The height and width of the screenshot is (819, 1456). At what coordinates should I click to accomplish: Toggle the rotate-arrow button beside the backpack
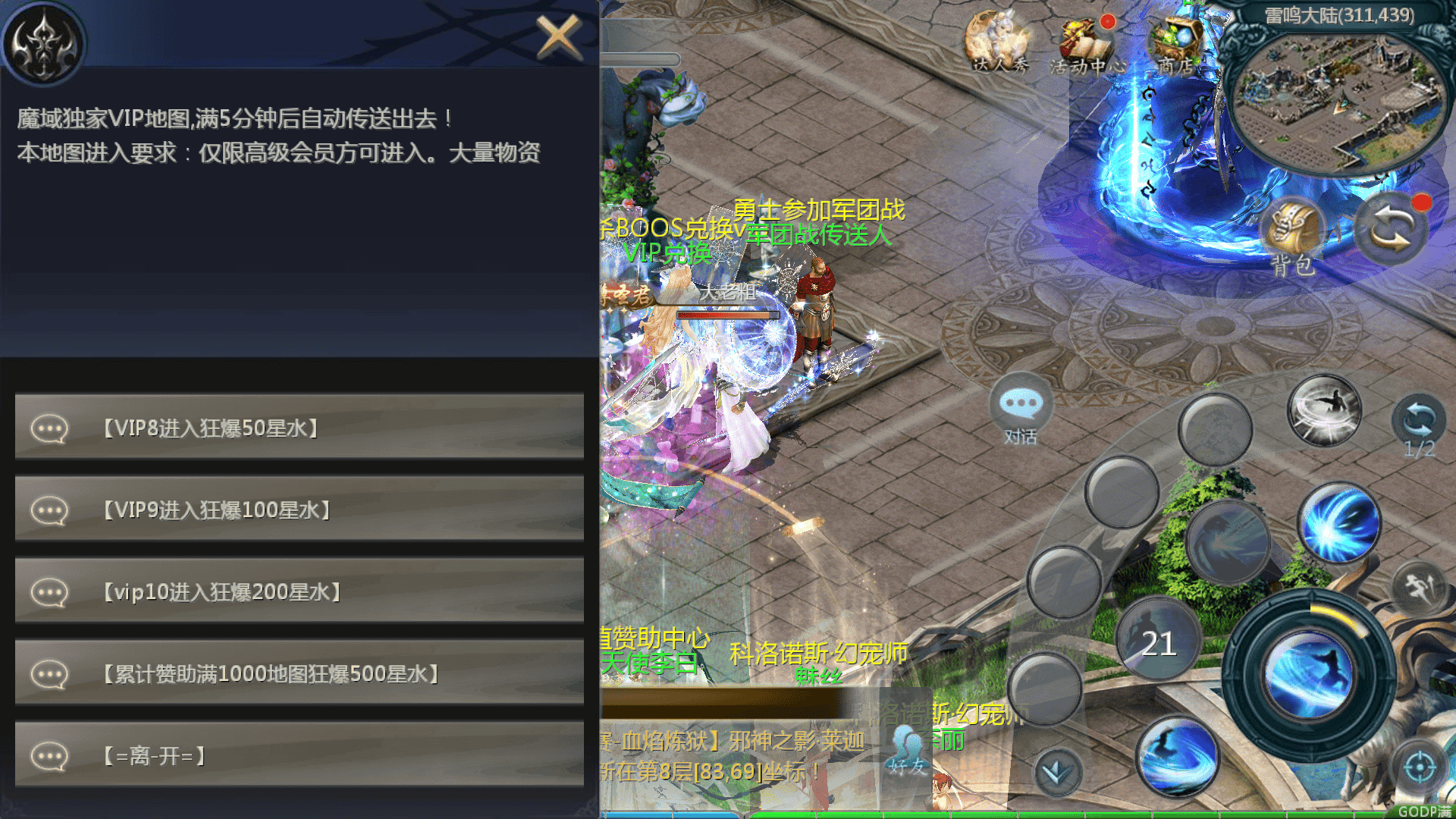point(1392,227)
